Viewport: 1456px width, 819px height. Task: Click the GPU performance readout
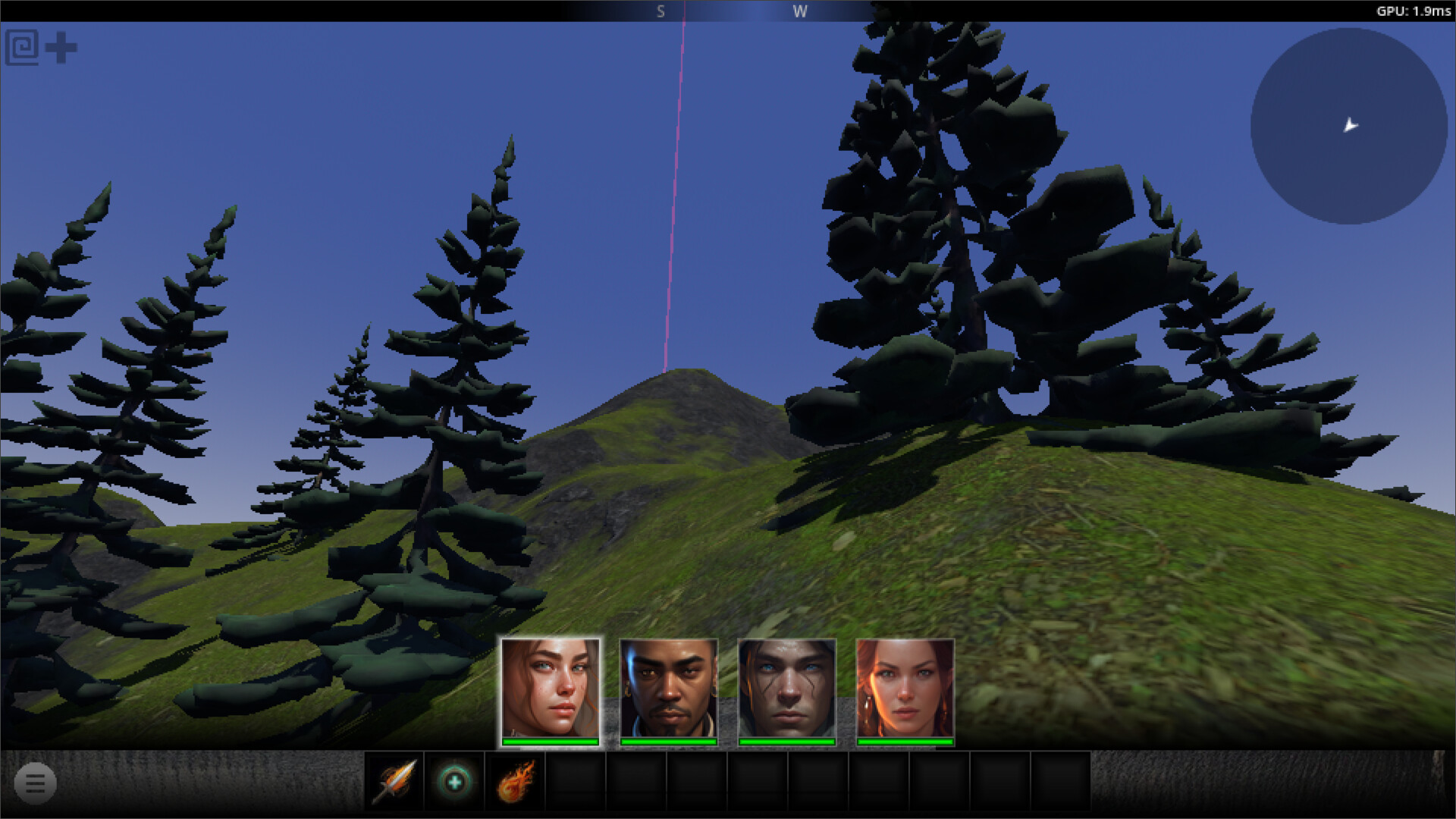[x=1415, y=11]
